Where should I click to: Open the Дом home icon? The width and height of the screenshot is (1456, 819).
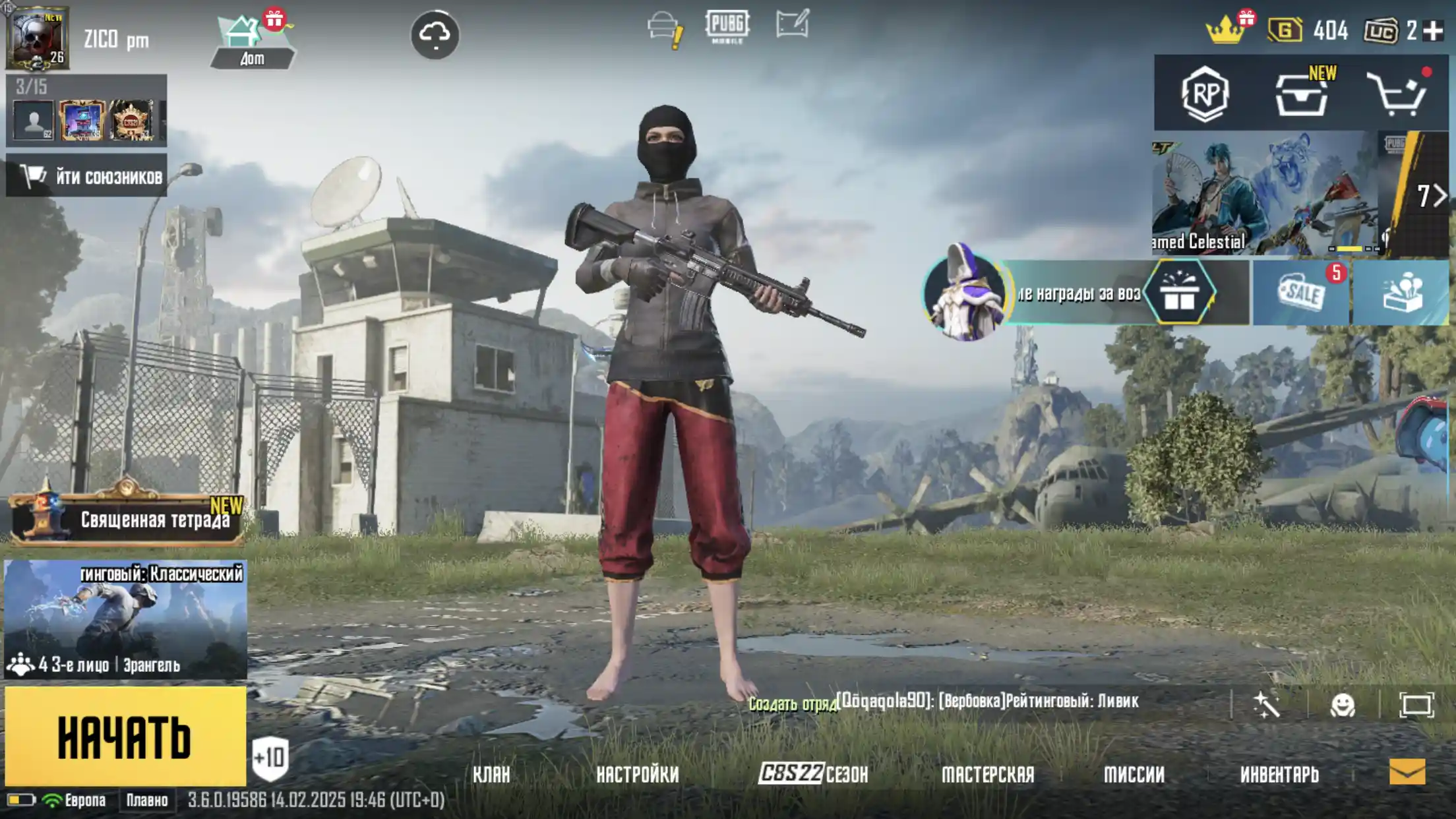pos(253,41)
